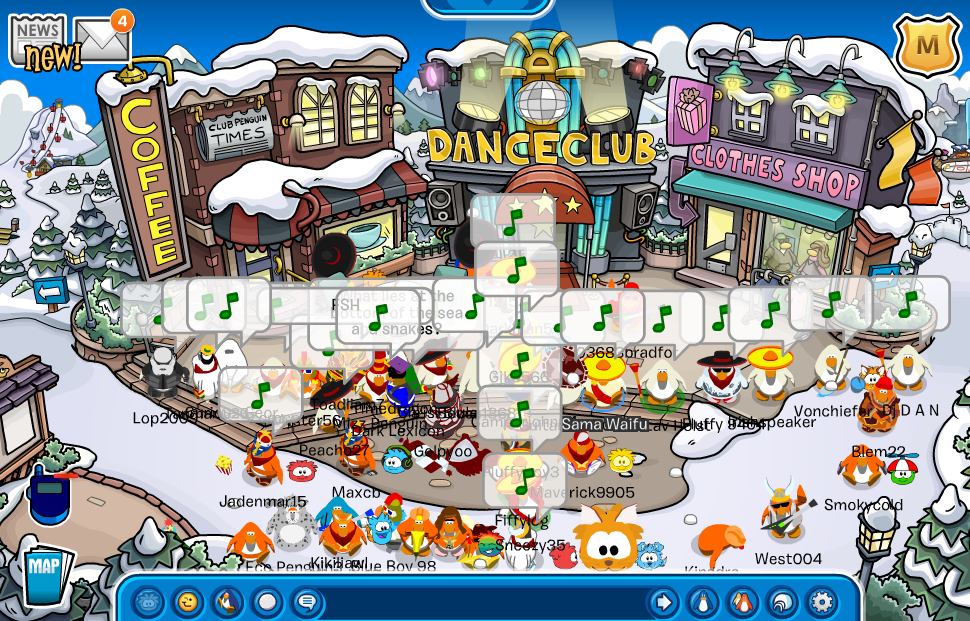Open the Map
The width and height of the screenshot is (970, 621).
[x=44, y=570]
